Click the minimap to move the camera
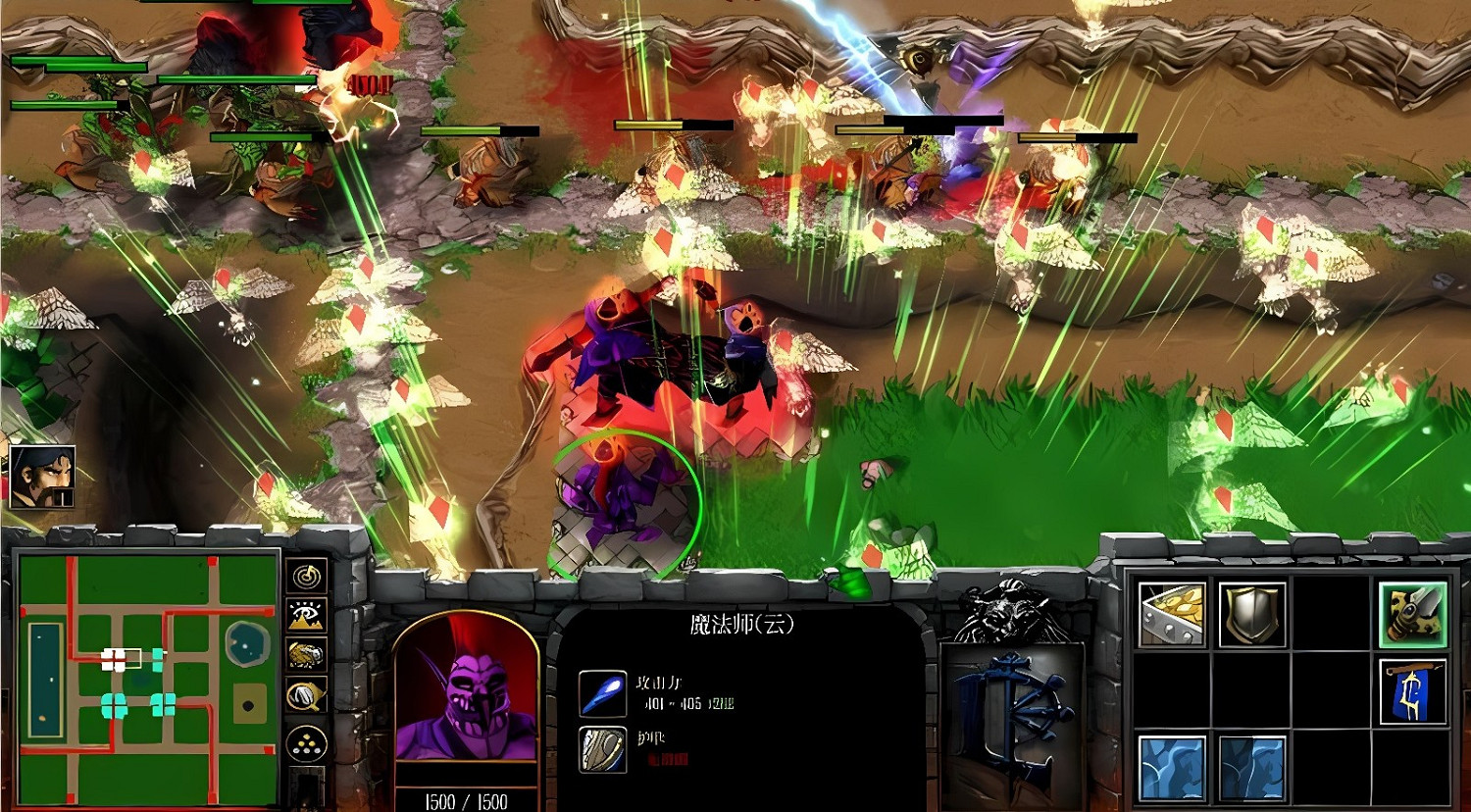Image resolution: width=1471 pixels, height=812 pixels. click(145, 677)
